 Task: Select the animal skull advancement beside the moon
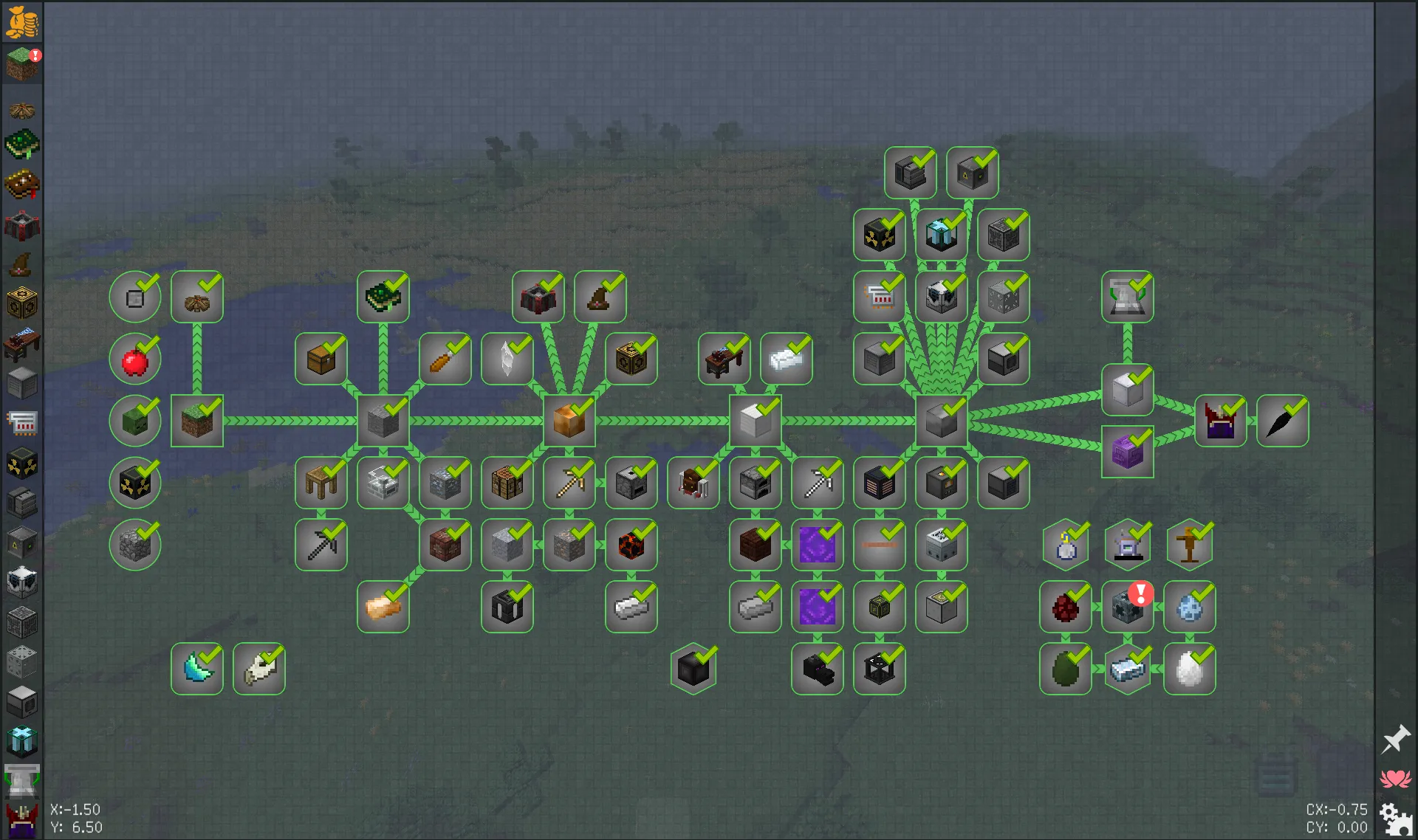[258, 669]
